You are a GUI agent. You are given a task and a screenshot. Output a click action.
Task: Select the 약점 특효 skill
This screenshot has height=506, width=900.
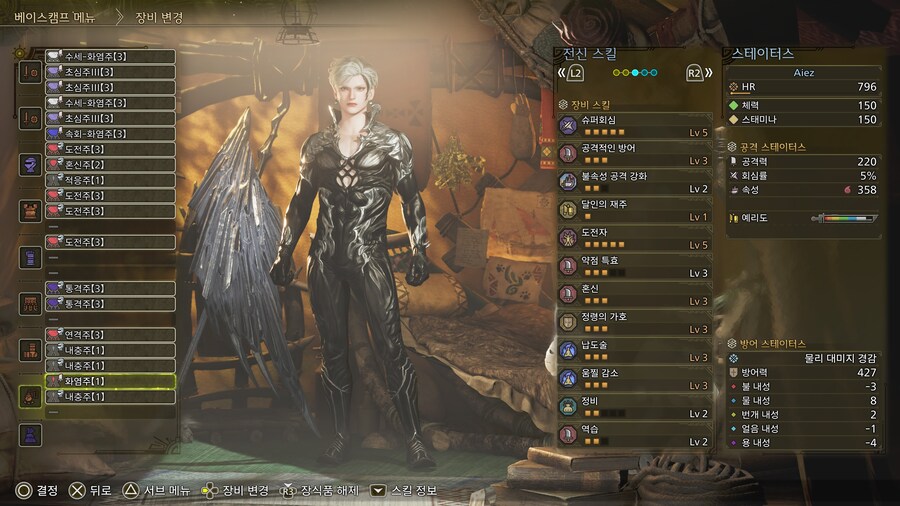tap(634, 266)
